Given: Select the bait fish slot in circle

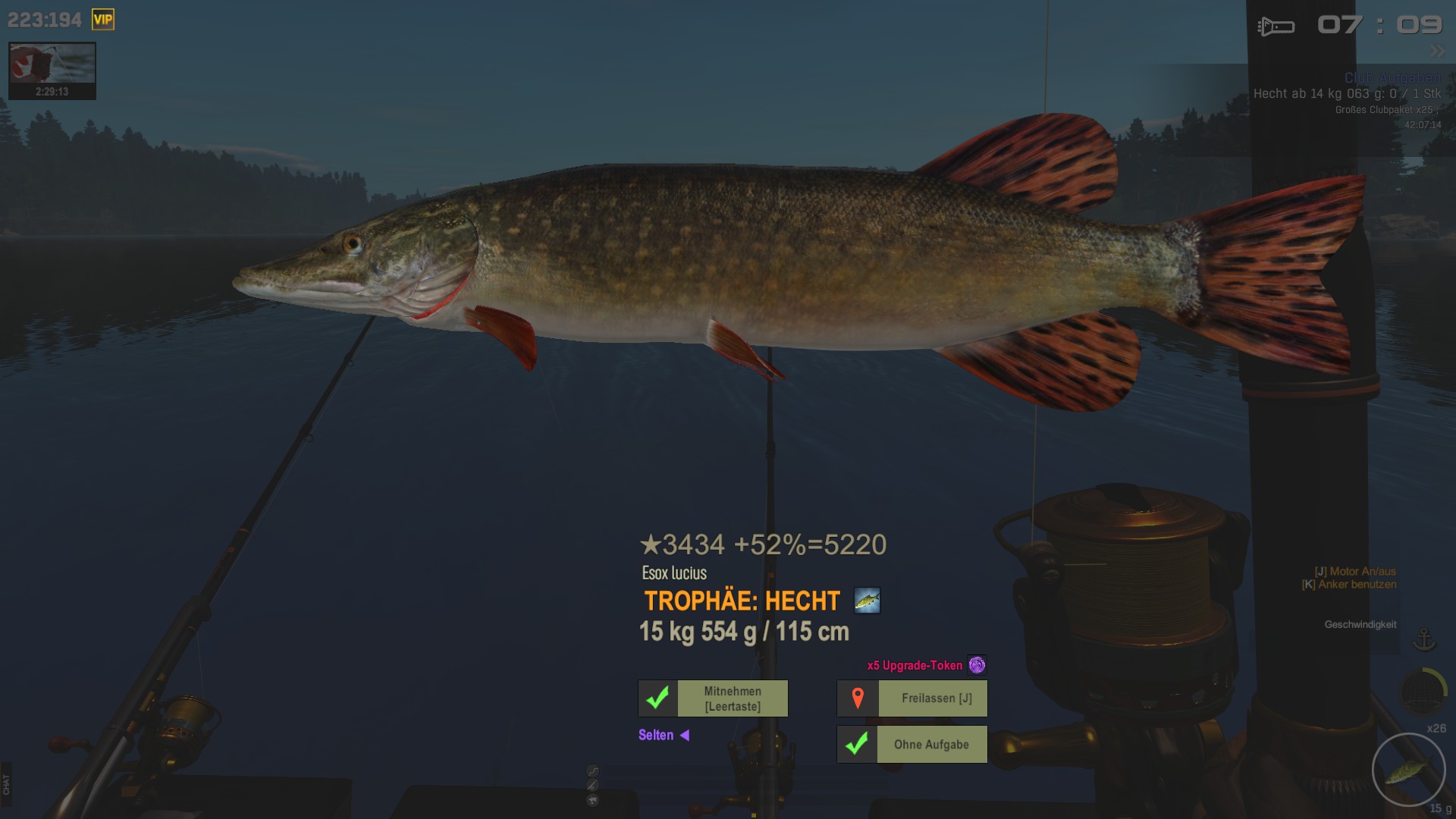Looking at the screenshot, I should point(1408,770).
